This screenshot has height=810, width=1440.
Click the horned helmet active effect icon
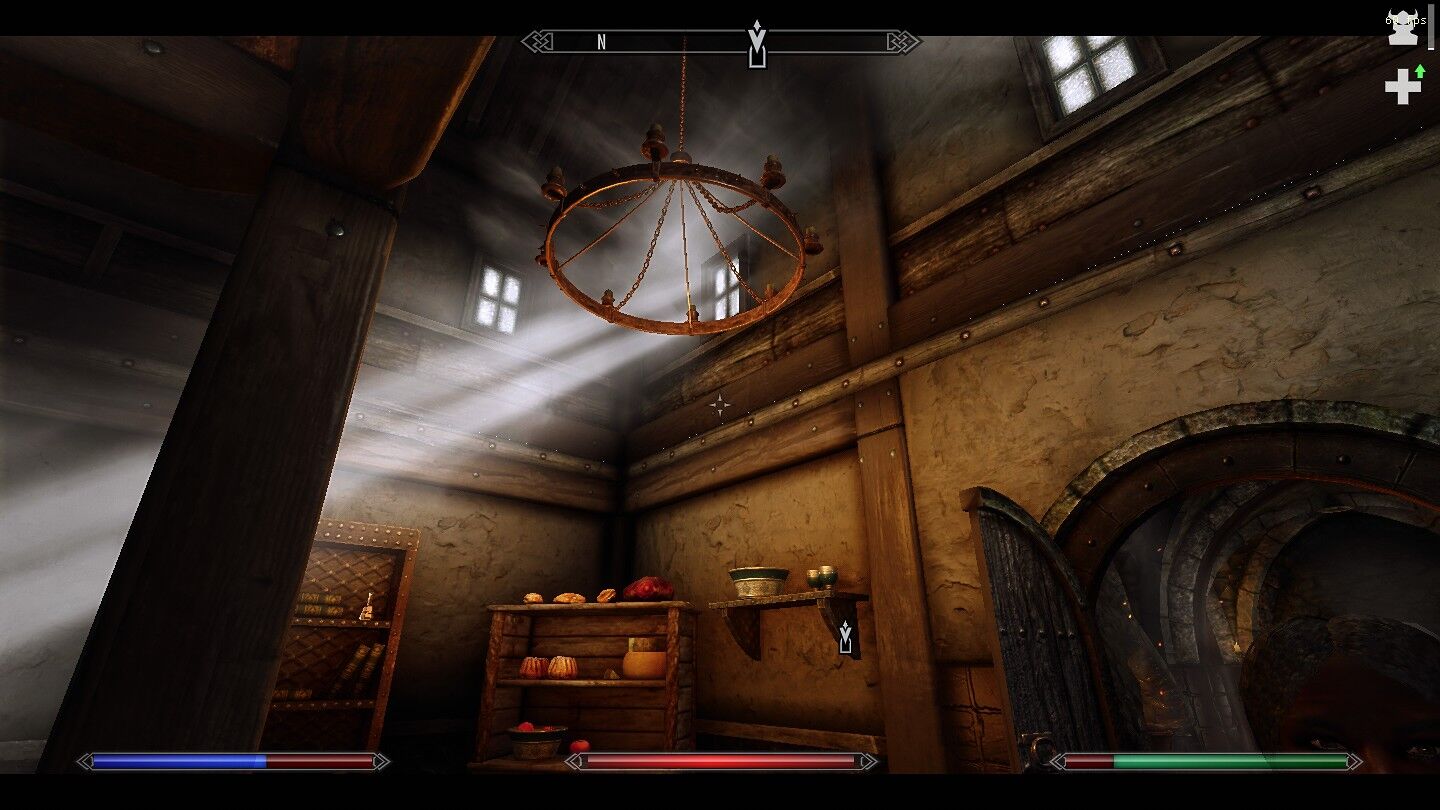(1402, 27)
